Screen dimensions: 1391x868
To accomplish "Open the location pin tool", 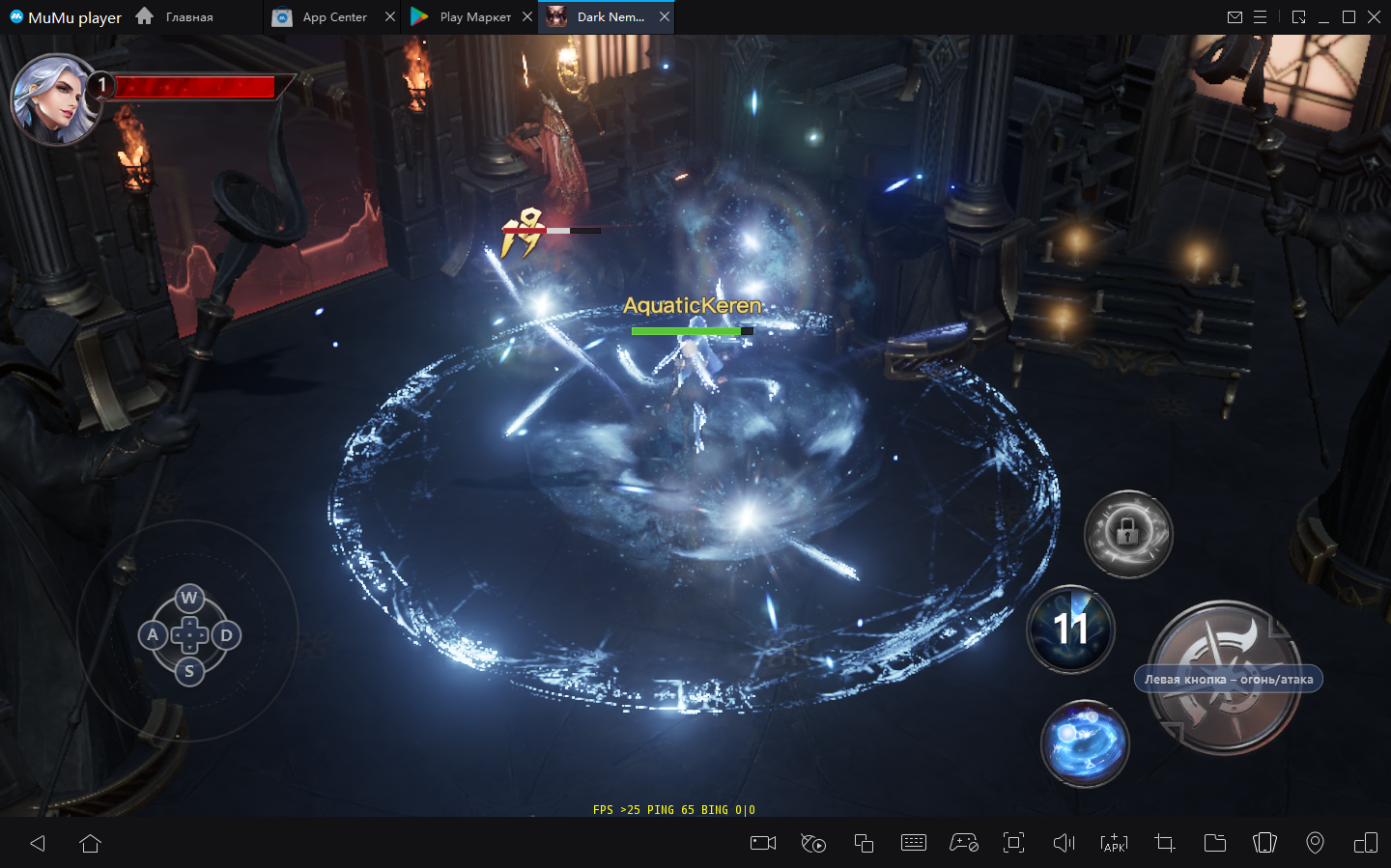I will click(1315, 843).
